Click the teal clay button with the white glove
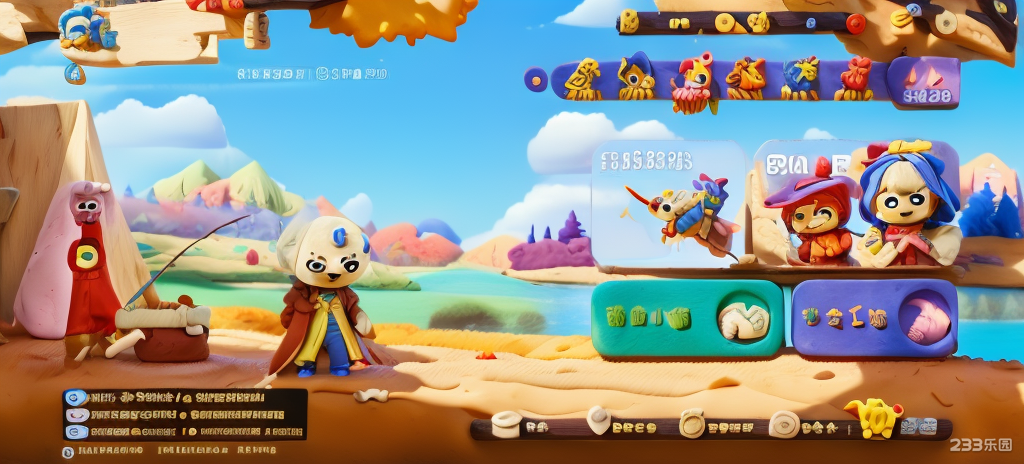Image resolution: width=1024 pixels, height=464 pixels. click(x=687, y=319)
